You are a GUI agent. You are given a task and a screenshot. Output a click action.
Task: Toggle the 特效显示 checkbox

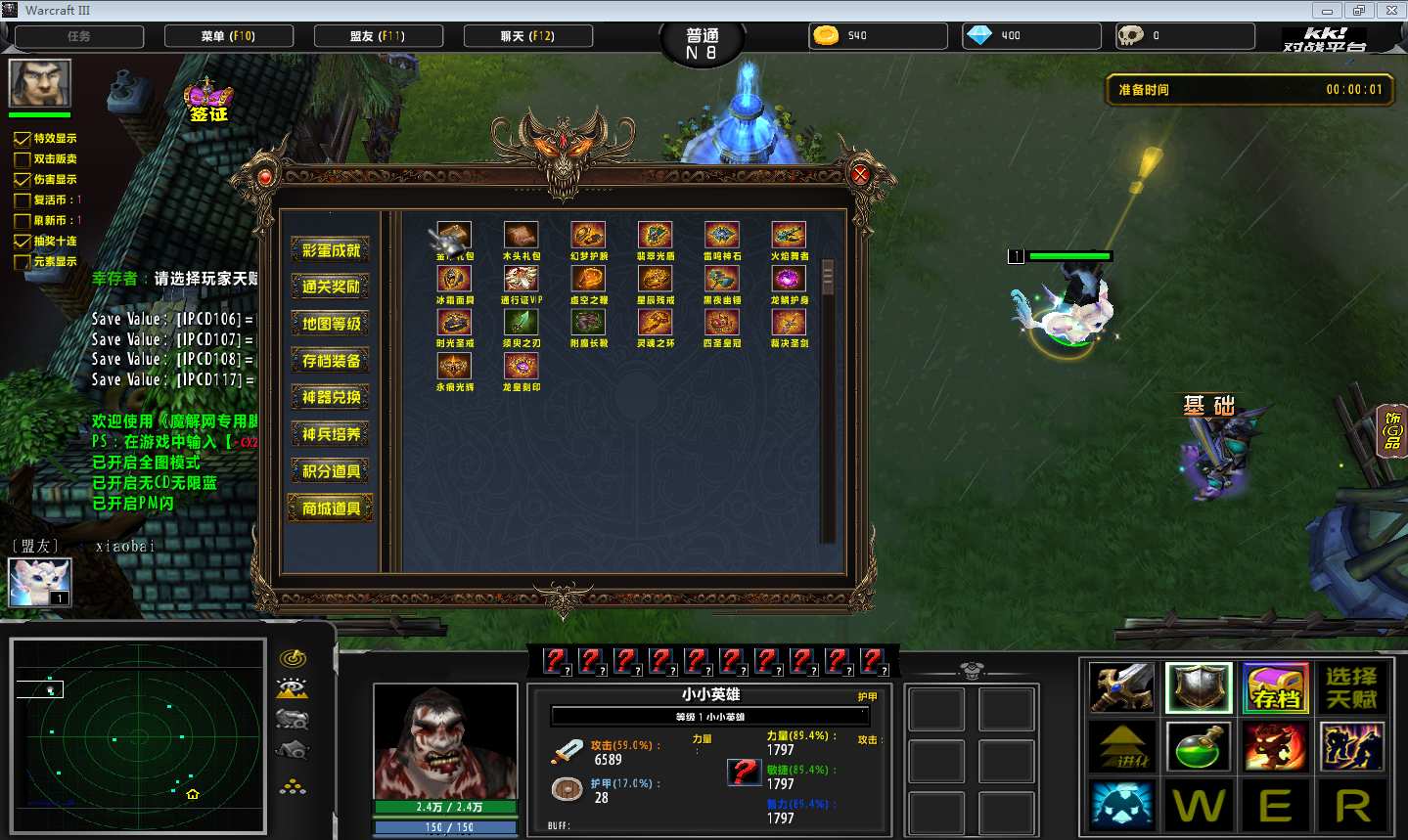tap(23, 139)
